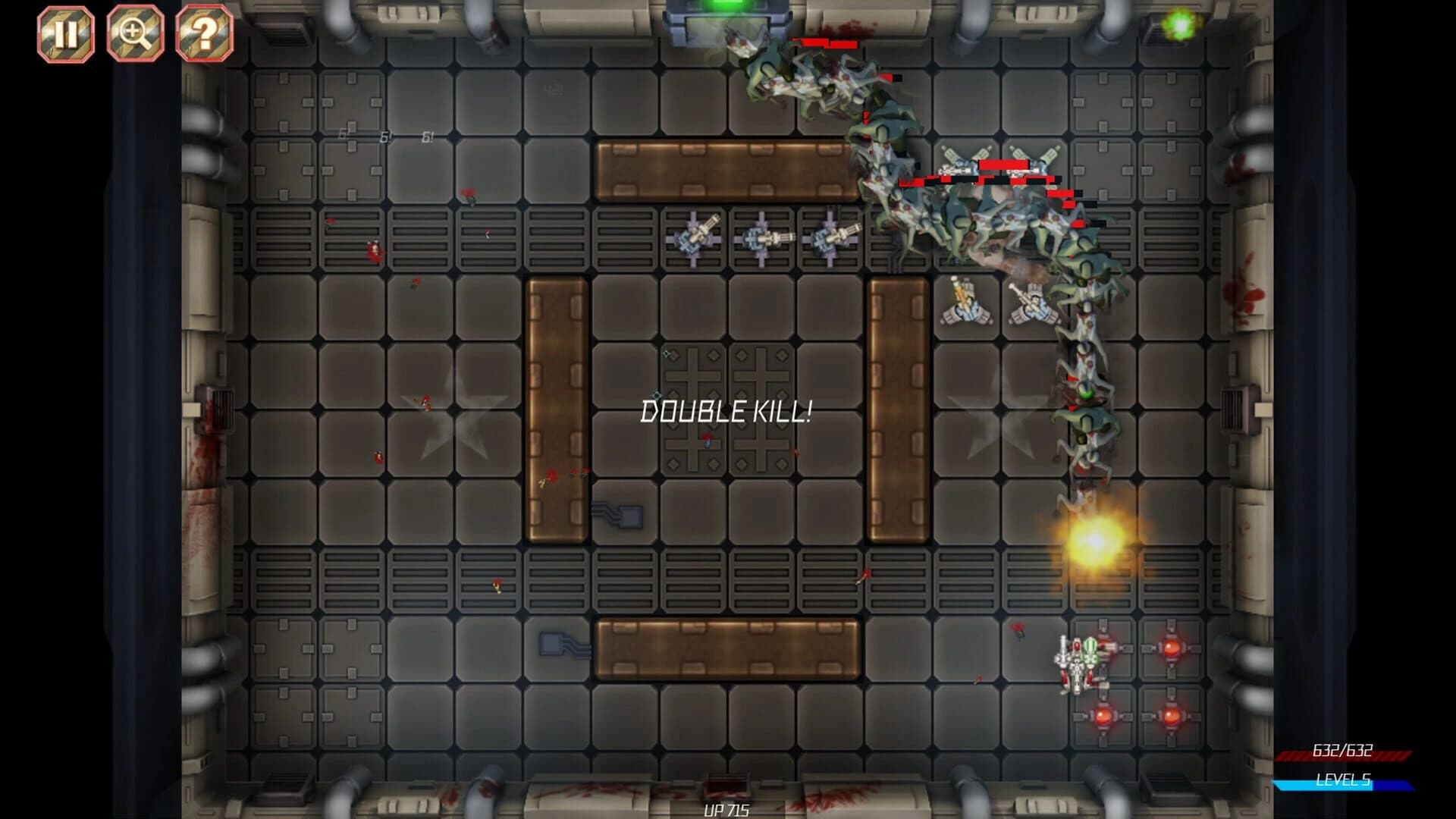Open the help question mark icon
This screenshot has height=819, width=1456.
click(x=203, y=32)
